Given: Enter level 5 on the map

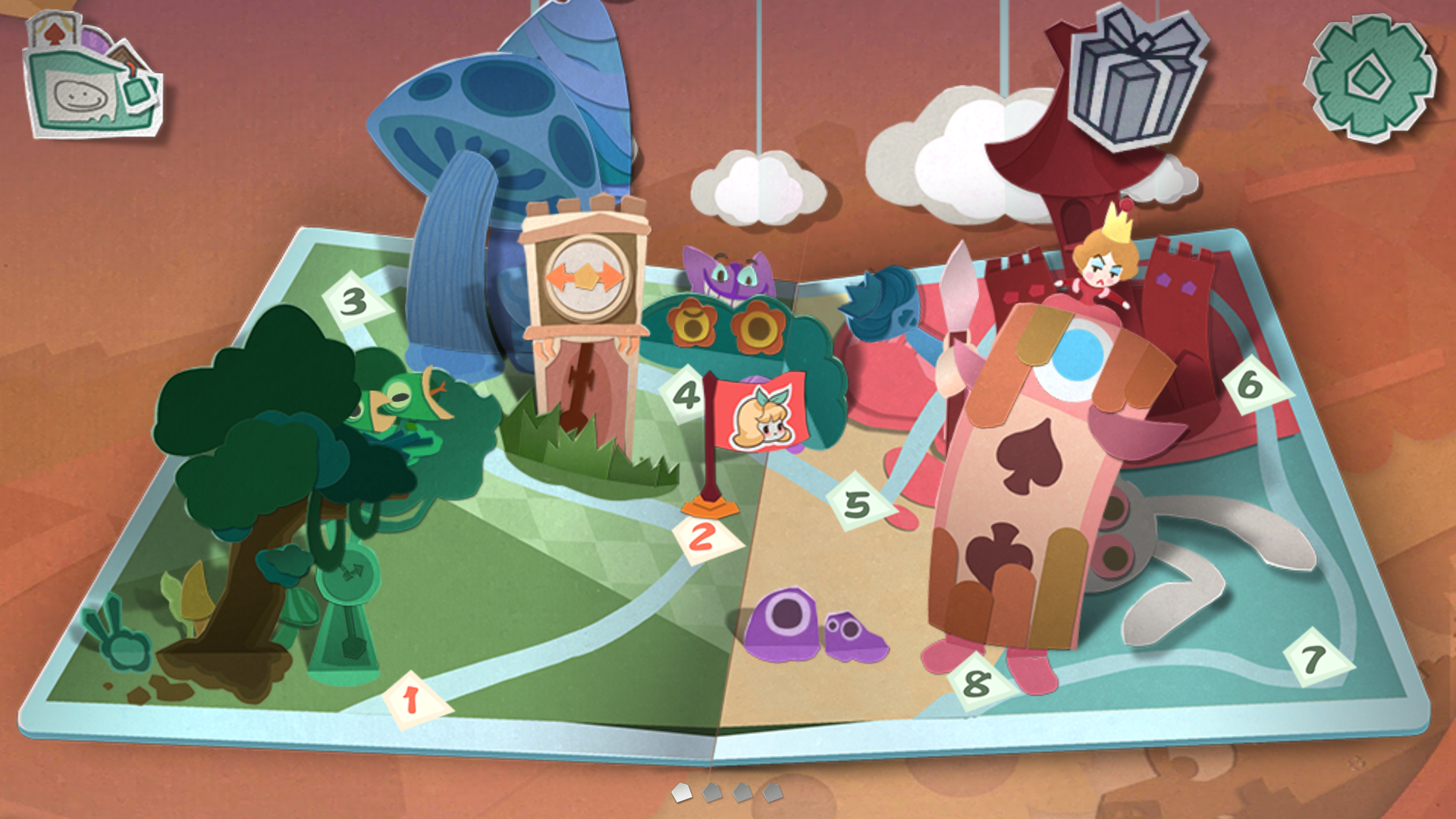Looking at the screenshot, I should pyautogui.click(x=858, y=504).
